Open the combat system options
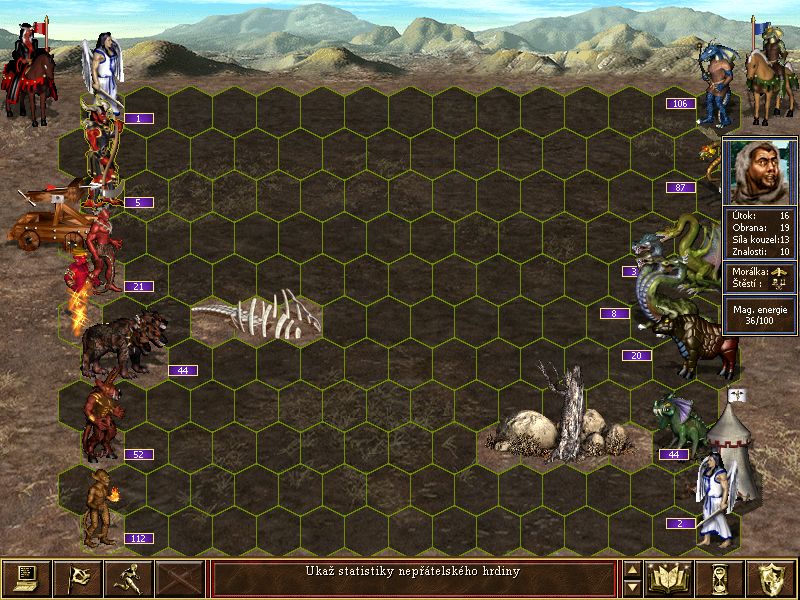This screenshot has width=800, height=600. point(26,578)
